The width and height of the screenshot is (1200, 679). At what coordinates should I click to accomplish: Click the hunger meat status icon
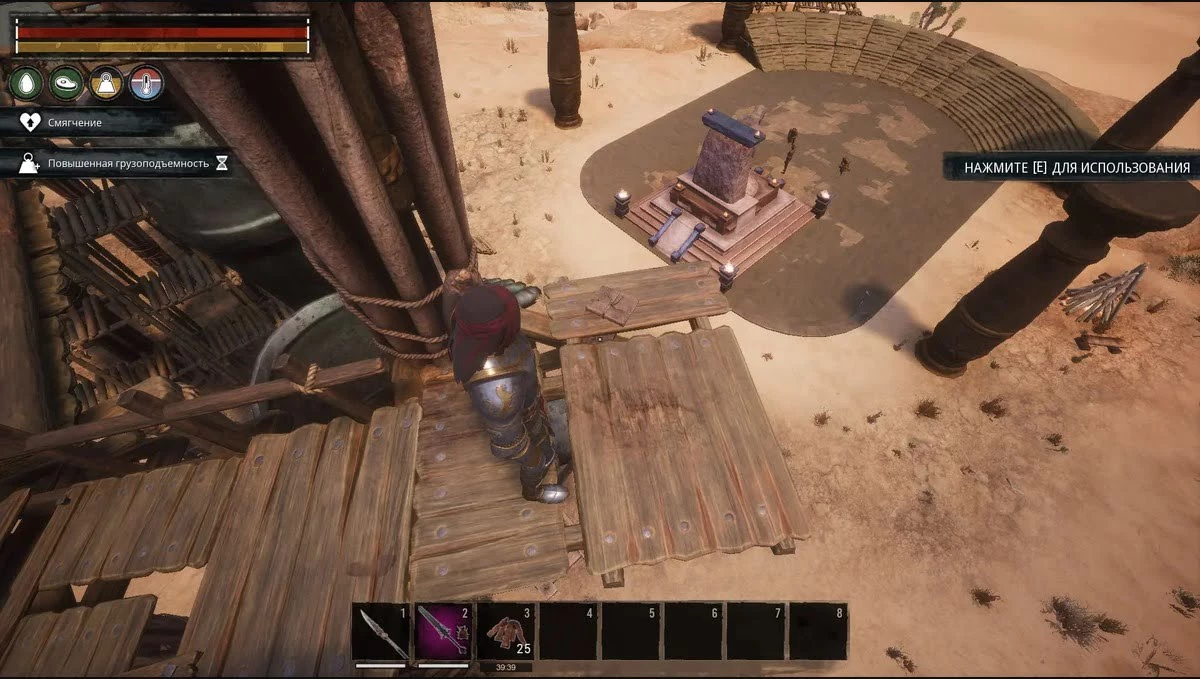67,83
